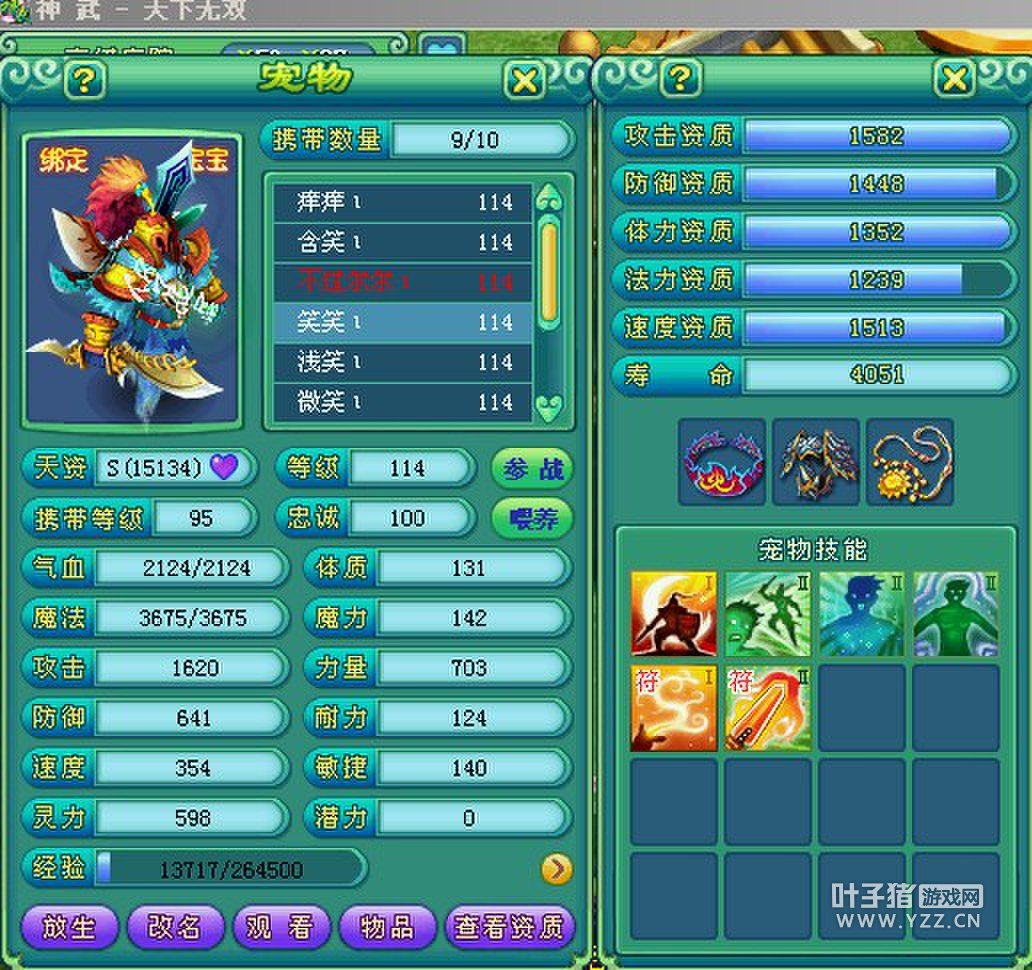
Task: Select the gold necklace equipment slot
Action: 909,462
